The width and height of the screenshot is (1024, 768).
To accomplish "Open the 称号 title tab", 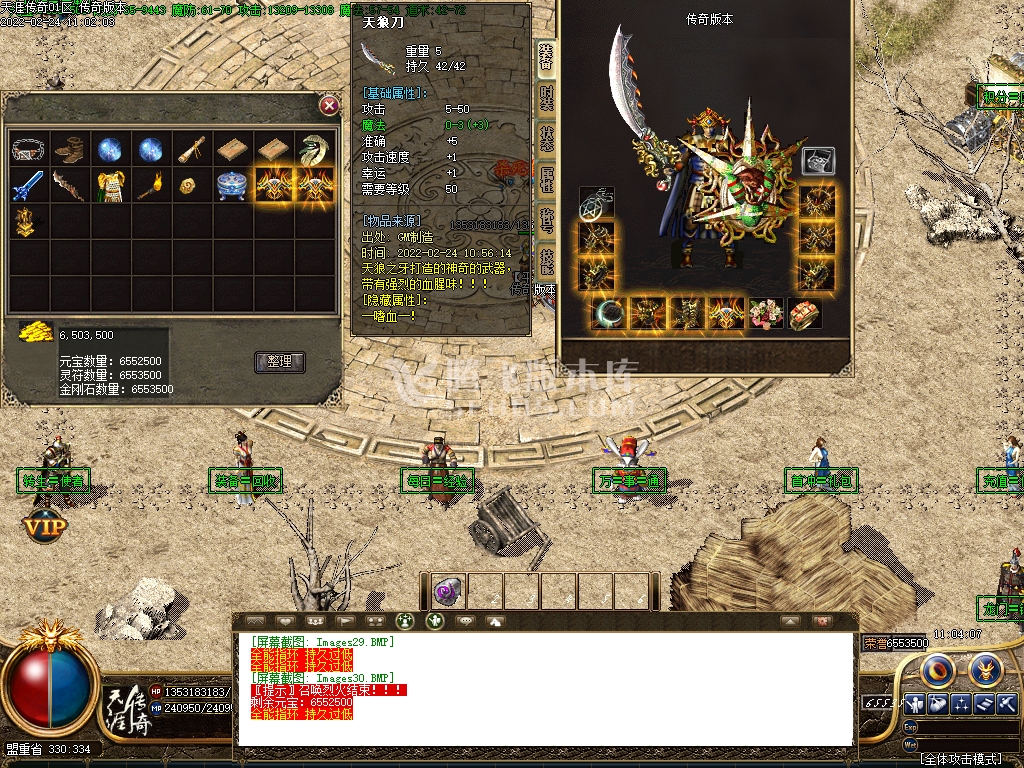I will coord(547,222).
